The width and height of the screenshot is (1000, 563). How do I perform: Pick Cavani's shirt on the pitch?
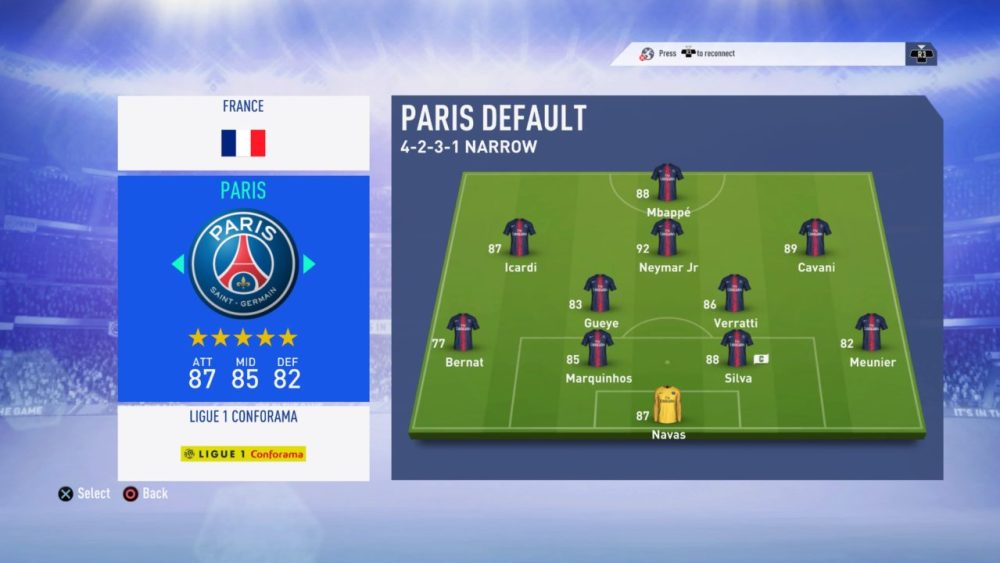[x=815, y=237]
